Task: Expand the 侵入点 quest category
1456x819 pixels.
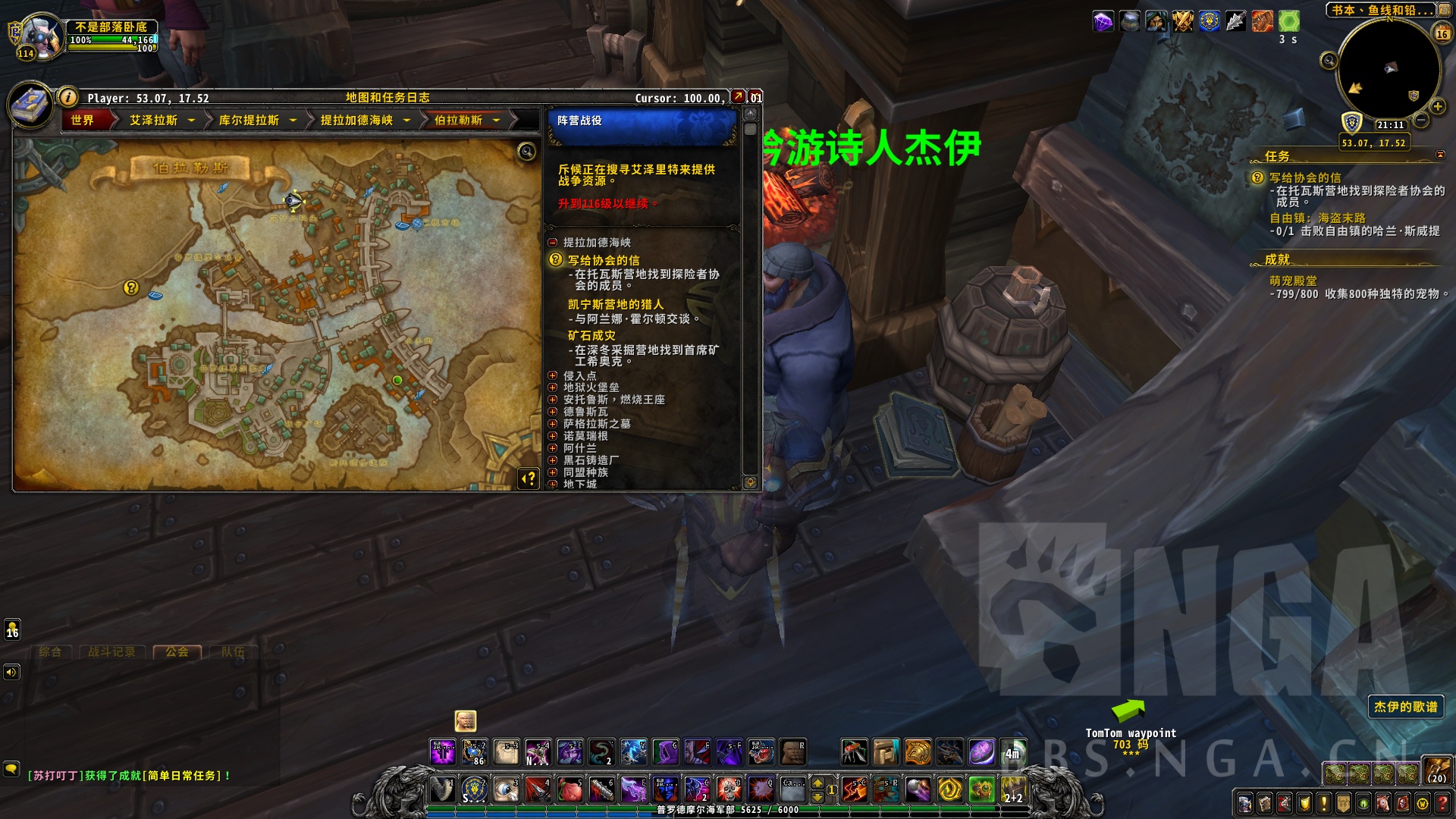Action: 553,375
